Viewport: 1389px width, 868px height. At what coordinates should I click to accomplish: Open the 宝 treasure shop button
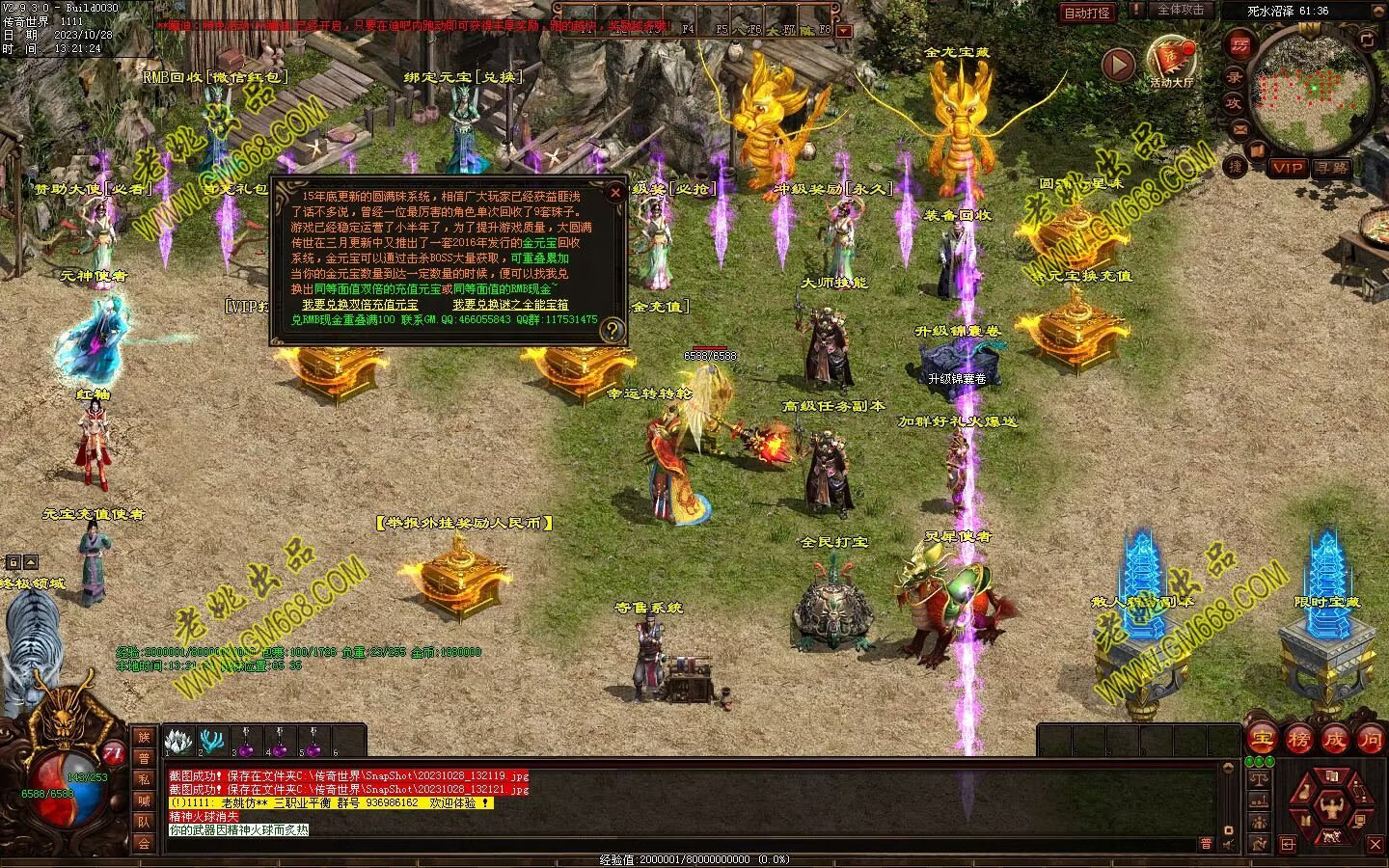point(1262,740)
